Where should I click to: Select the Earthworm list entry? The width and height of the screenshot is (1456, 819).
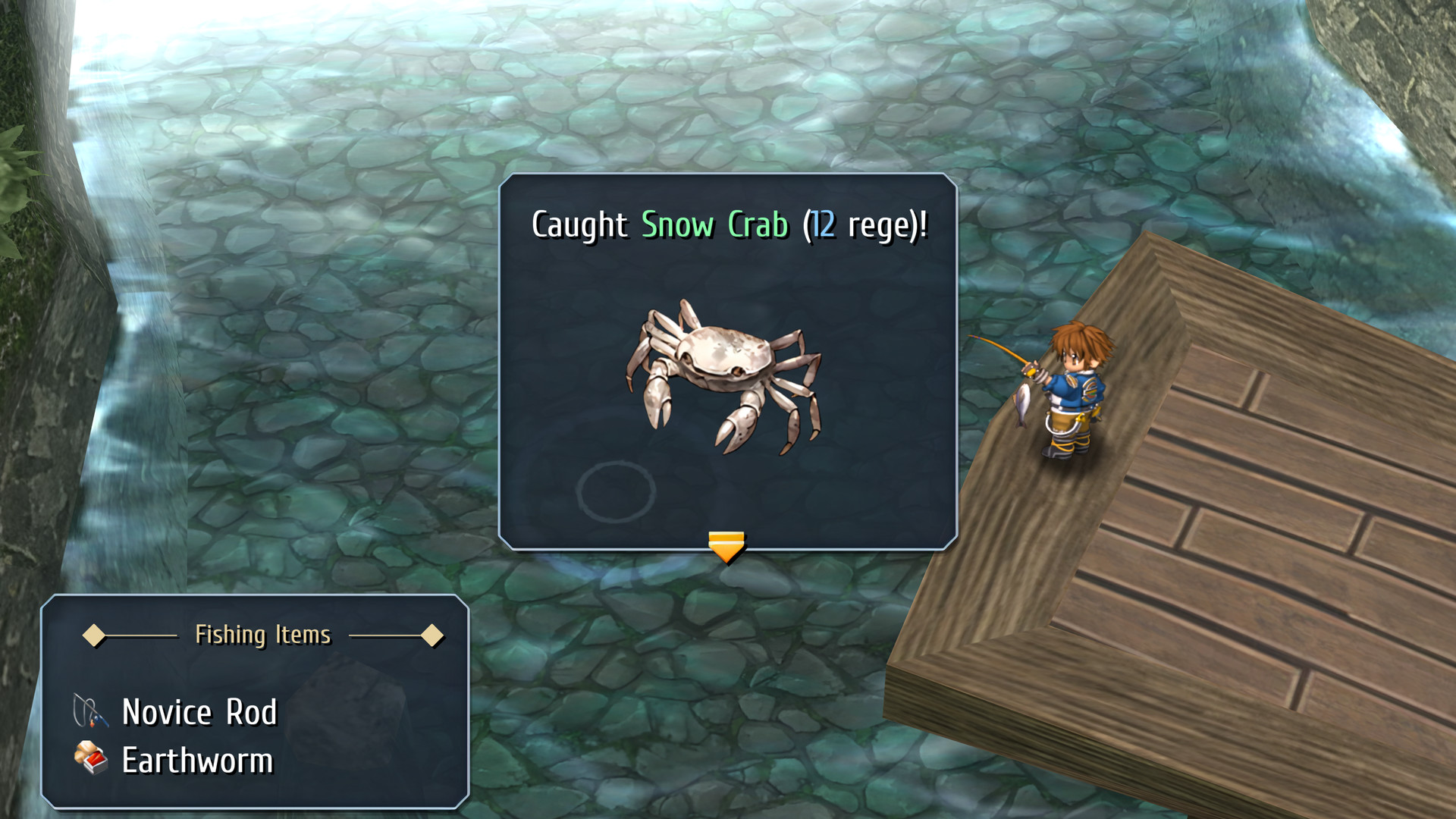[x=196, y=760]
